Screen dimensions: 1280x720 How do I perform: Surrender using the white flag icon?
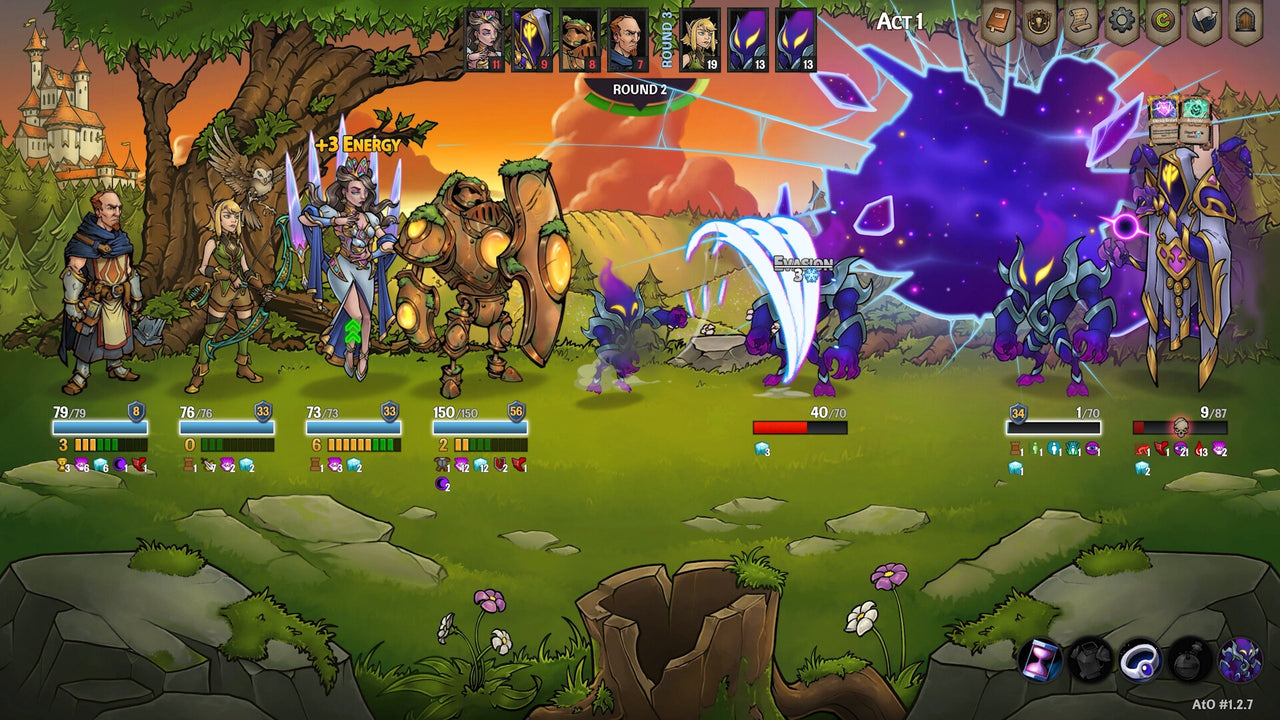click(1203, 20)
